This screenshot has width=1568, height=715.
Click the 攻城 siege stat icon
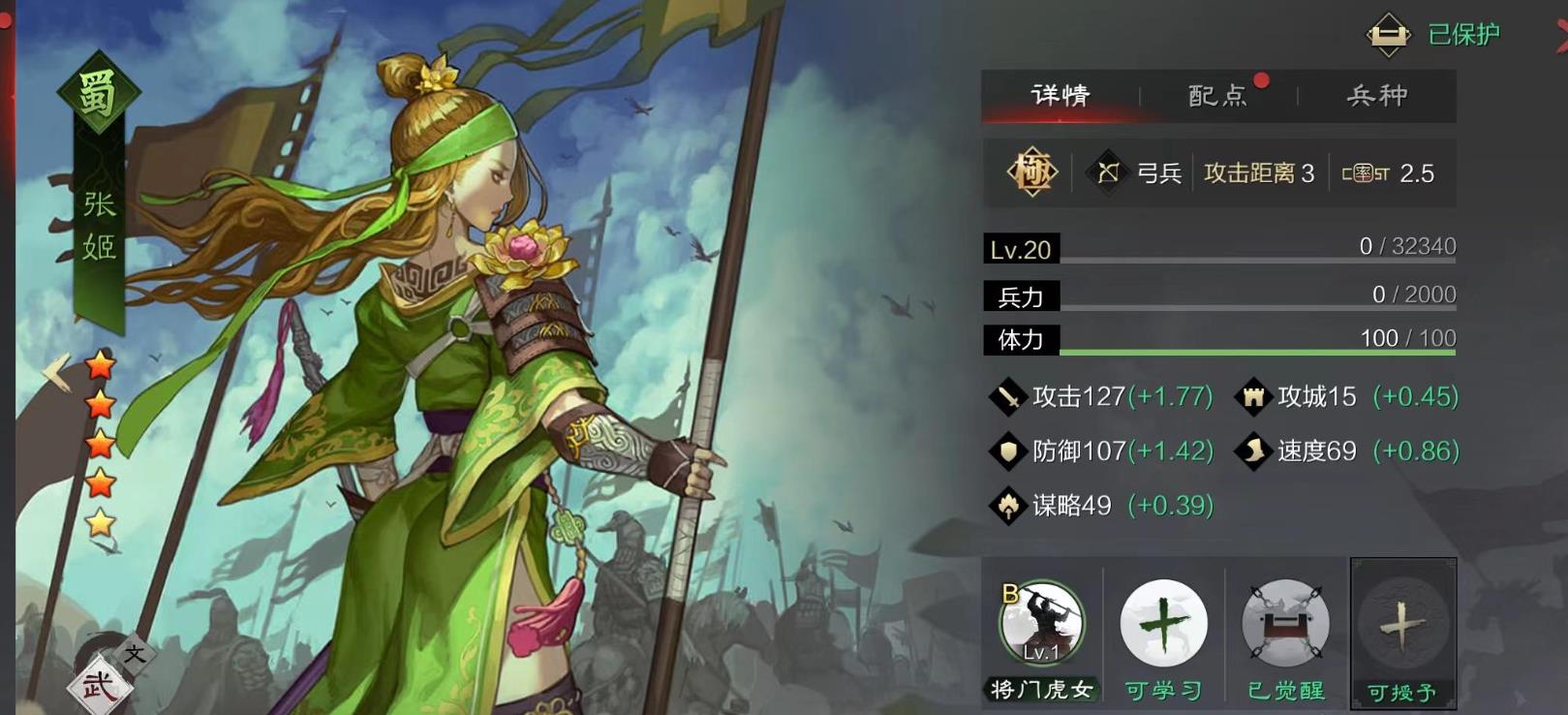(x=1253, y=396)
